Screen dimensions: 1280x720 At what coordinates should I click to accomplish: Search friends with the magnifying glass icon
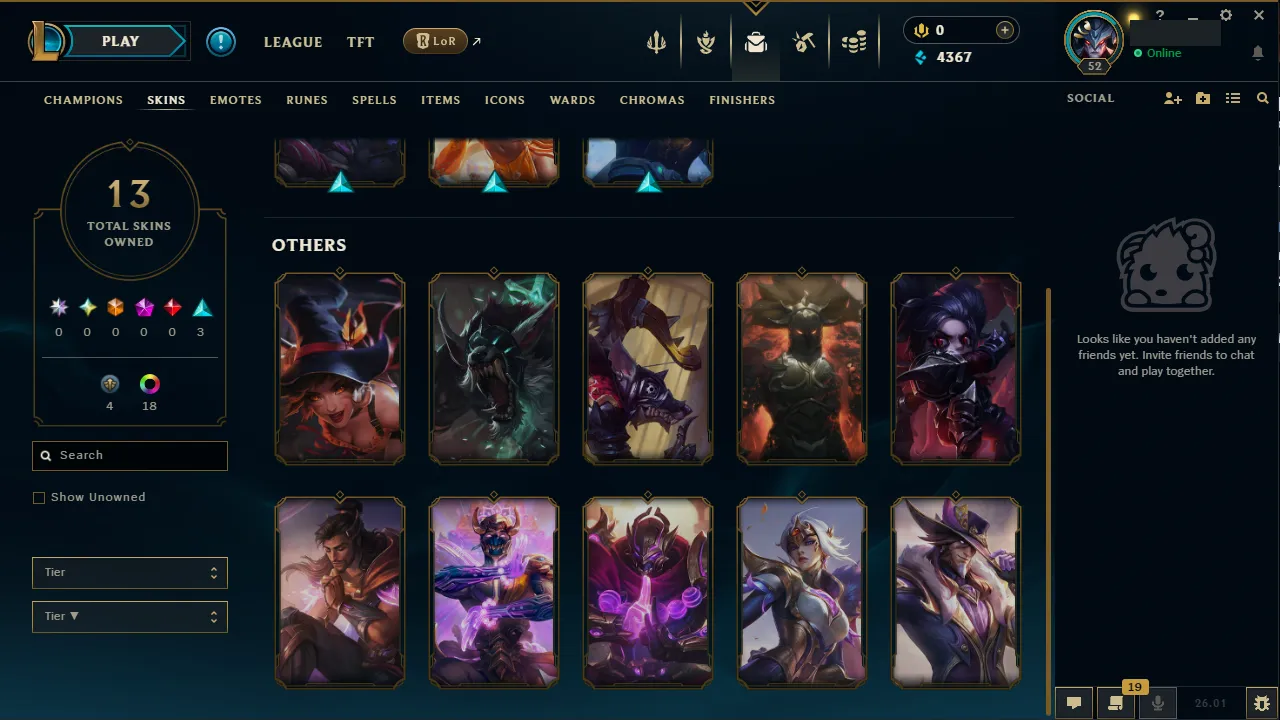coord(1262,98)
